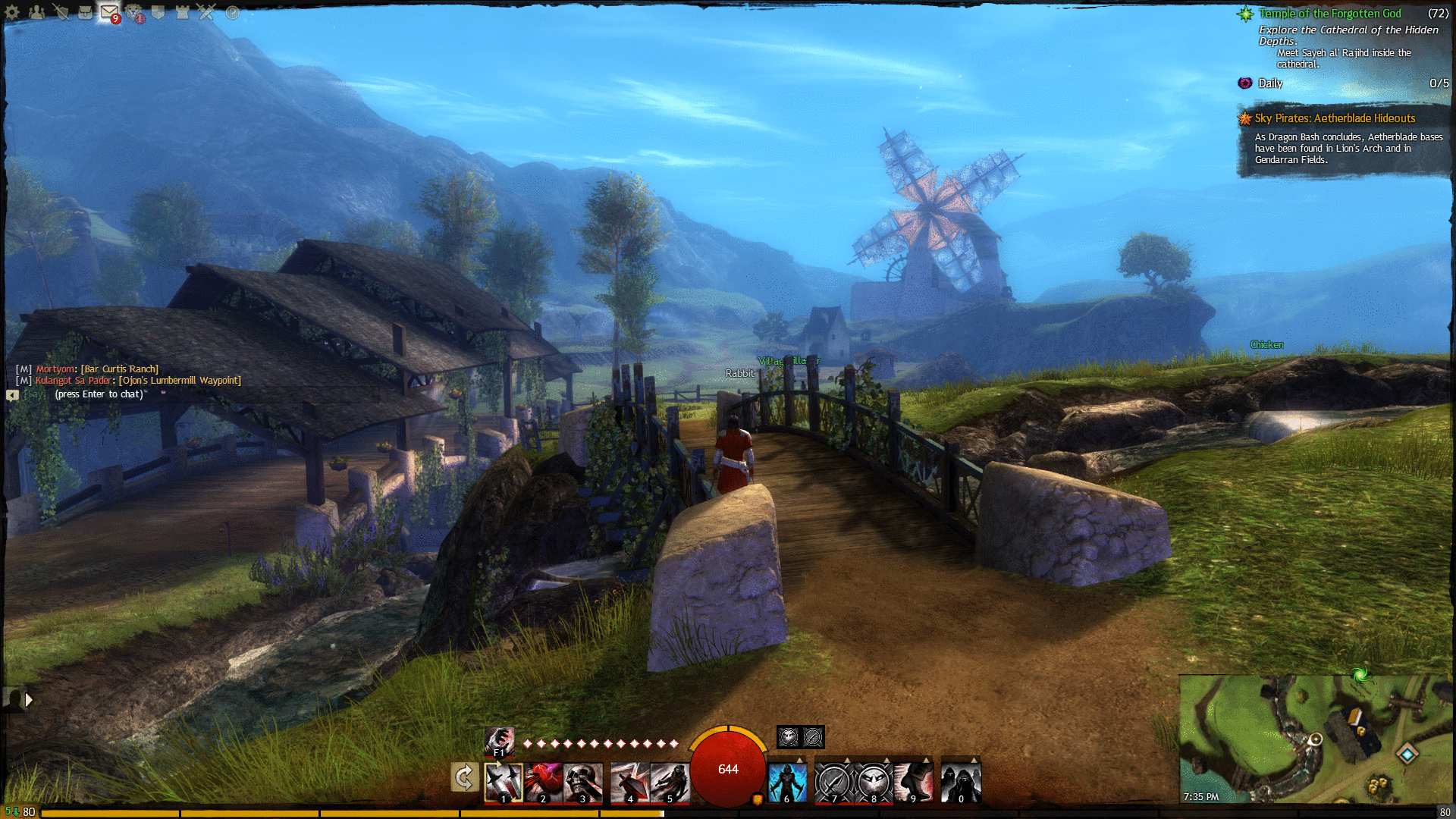This screenshot has width=1456, height=819.
Task: Open the contacts and friends panel
Action: [36, 12]
